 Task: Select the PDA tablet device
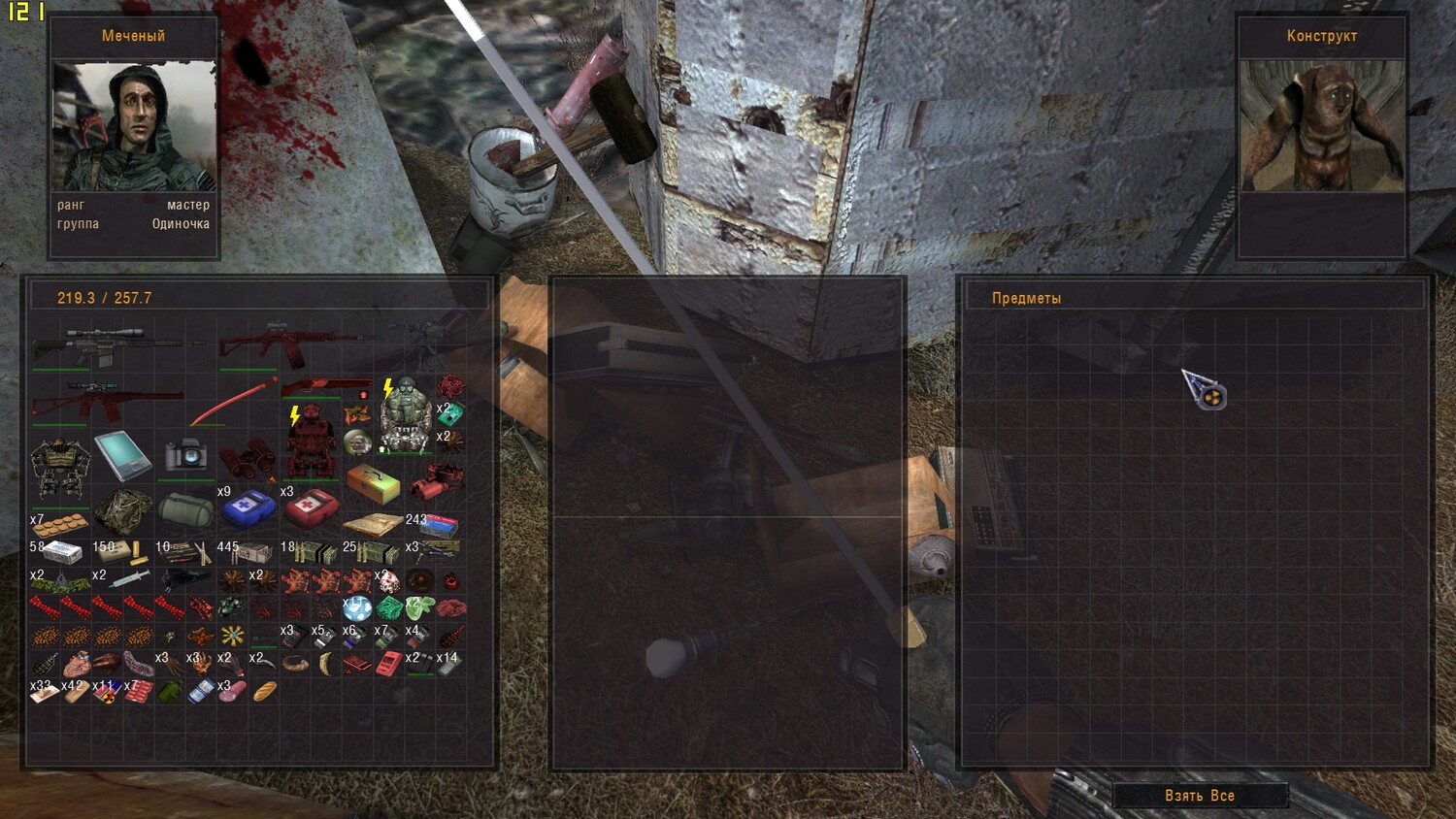122,454
